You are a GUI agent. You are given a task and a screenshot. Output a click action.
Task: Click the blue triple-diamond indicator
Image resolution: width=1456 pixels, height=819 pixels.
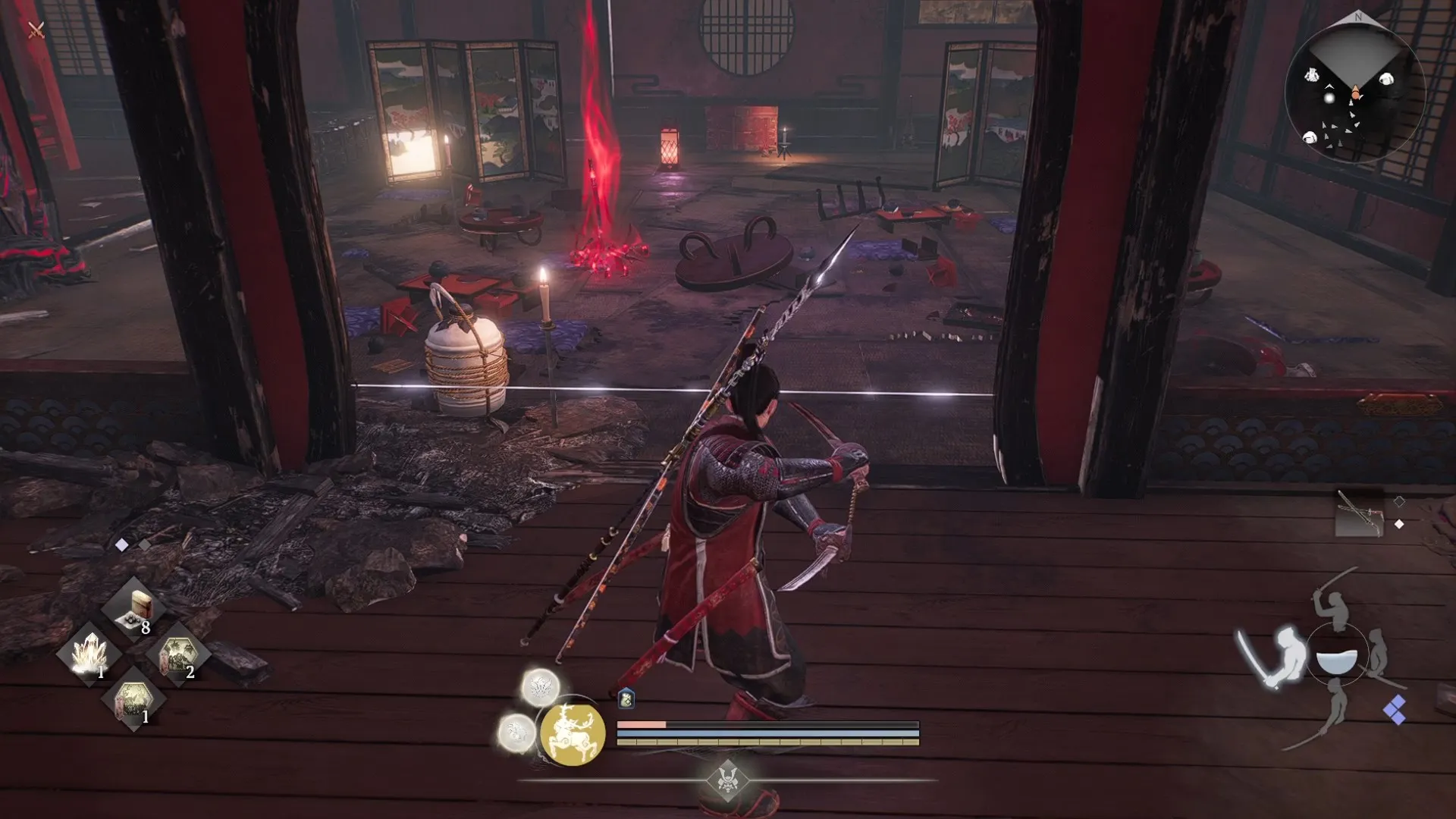[x=1395, y=710]
